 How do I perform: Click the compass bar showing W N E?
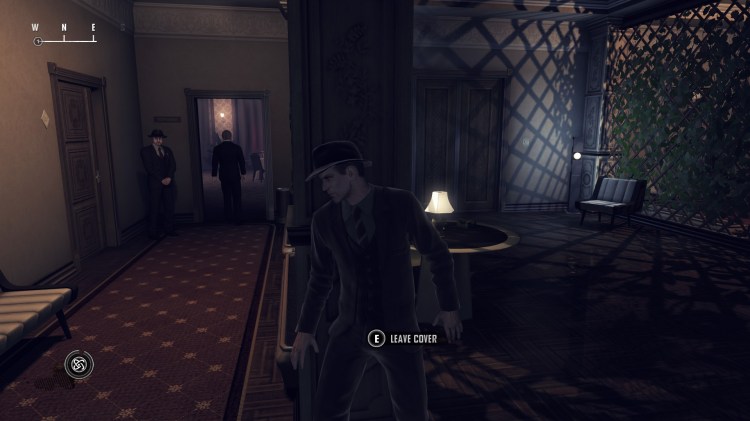click(64, 34)
